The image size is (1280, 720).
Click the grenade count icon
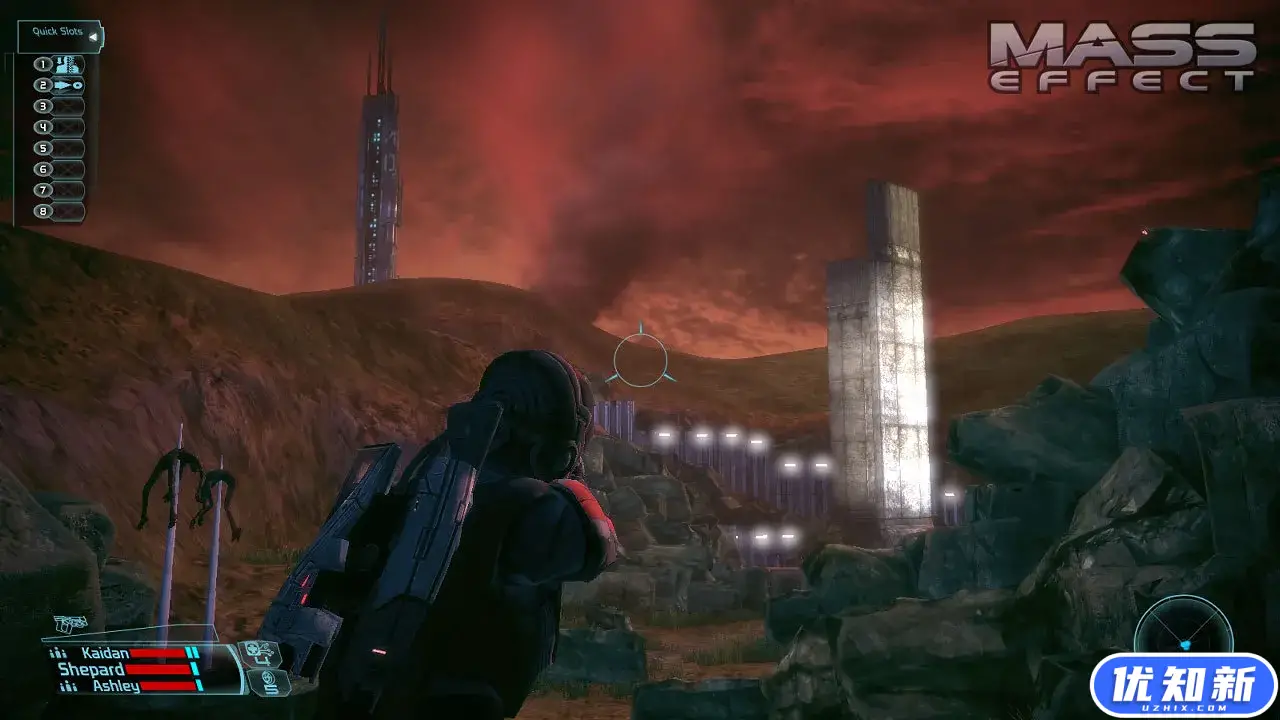(x=268, y=684)
